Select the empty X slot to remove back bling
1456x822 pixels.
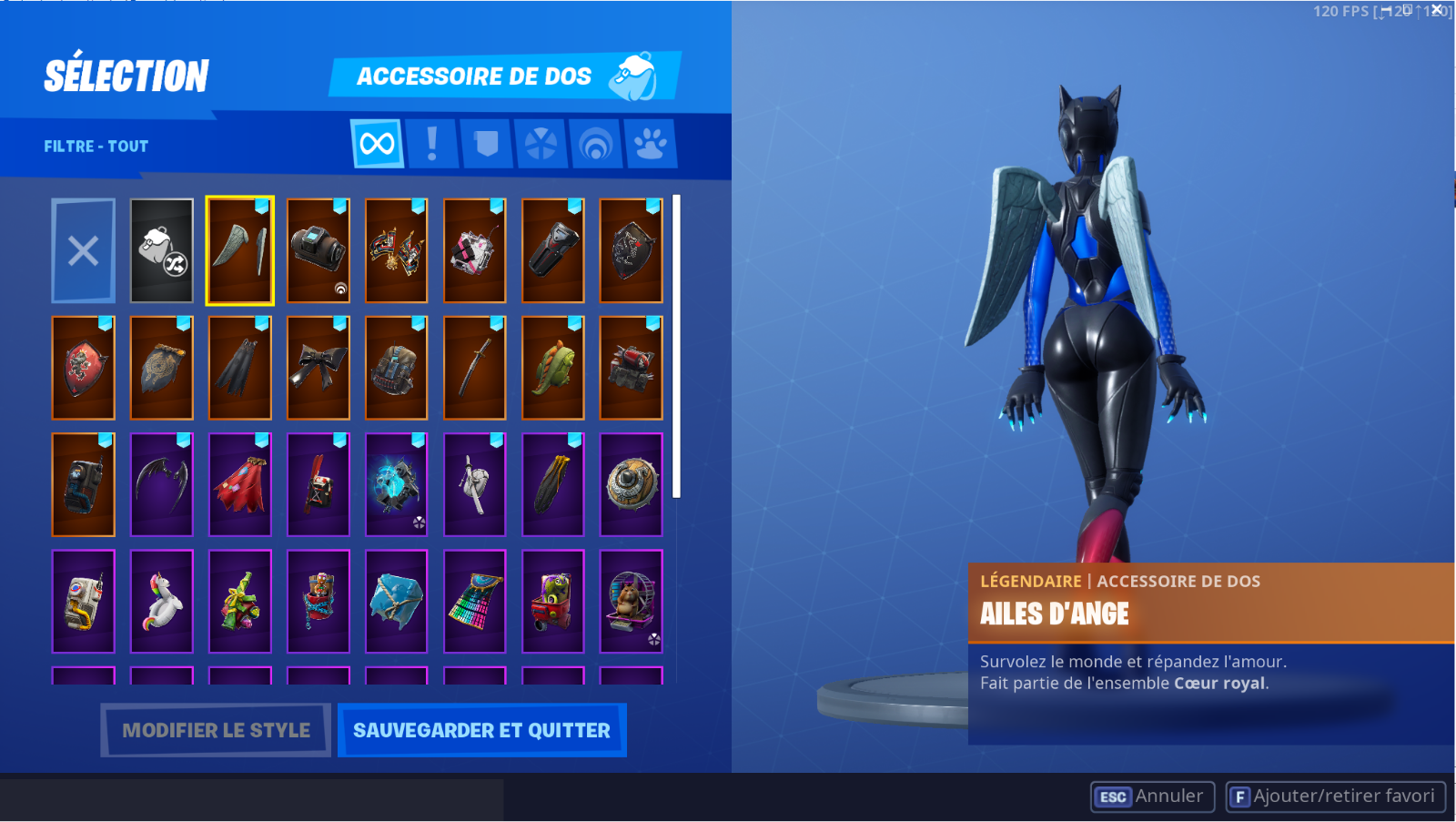83,250
